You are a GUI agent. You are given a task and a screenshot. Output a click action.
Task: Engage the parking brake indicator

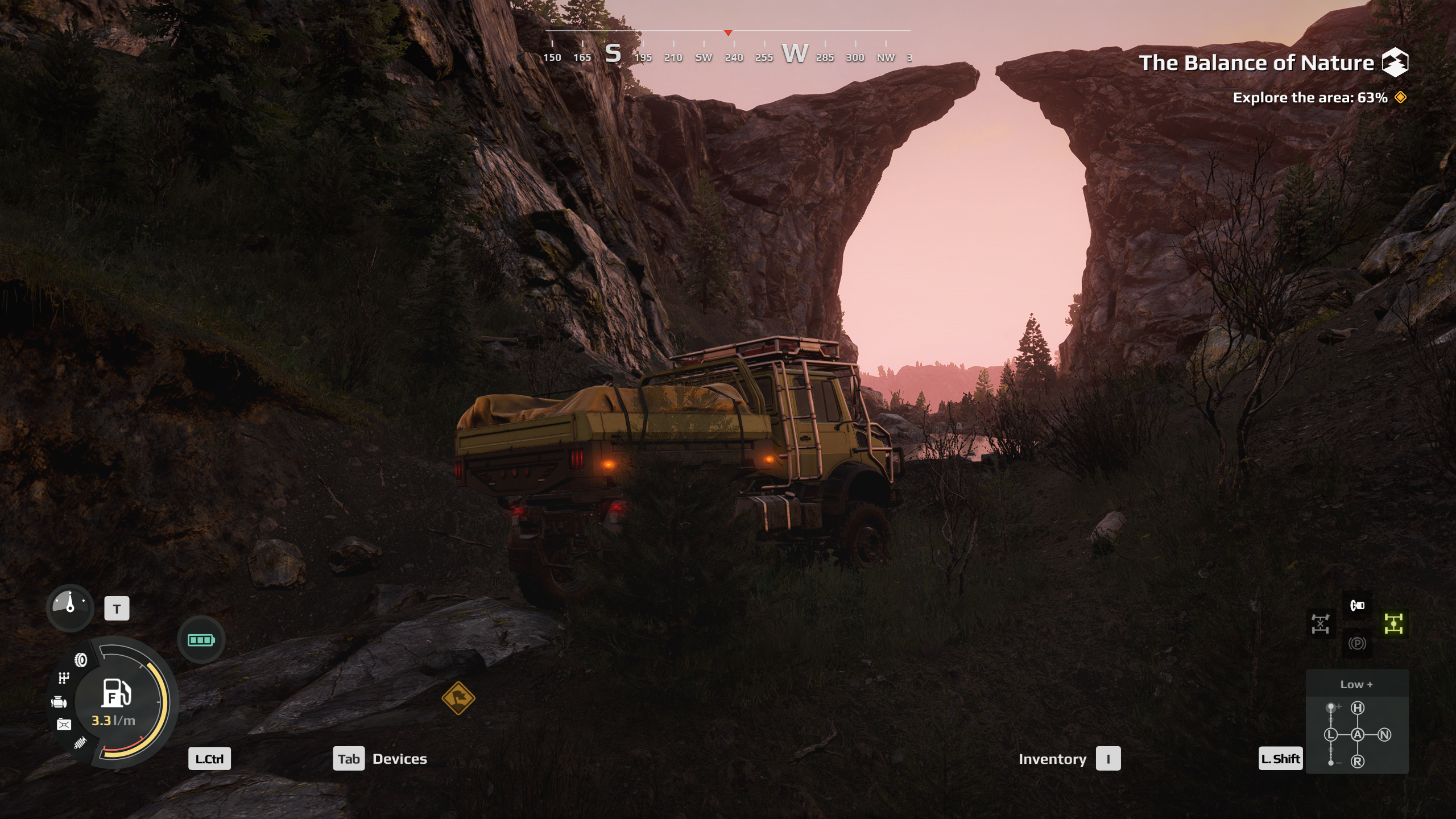point(1357,643)
